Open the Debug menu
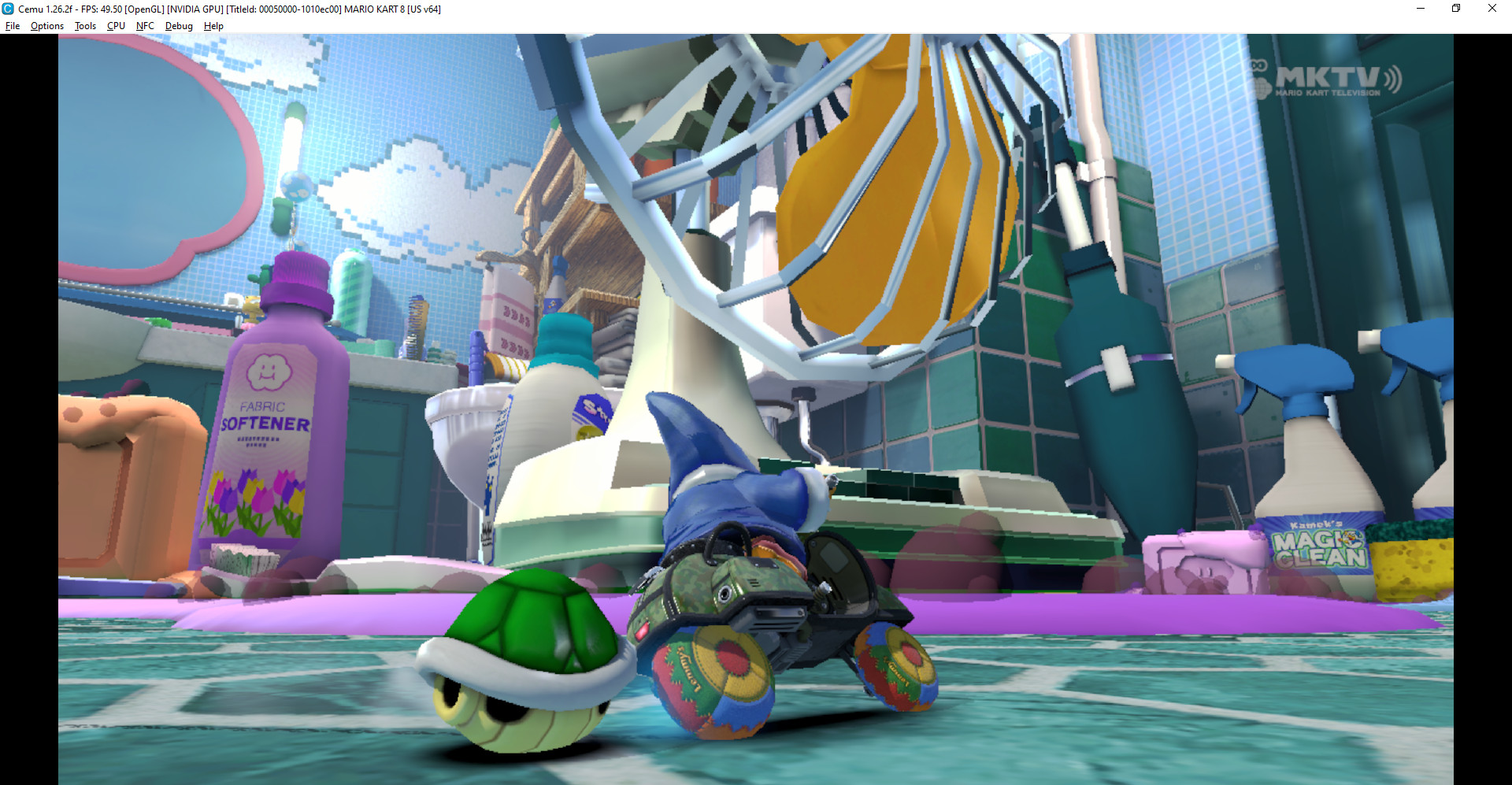 pos(178,25)
